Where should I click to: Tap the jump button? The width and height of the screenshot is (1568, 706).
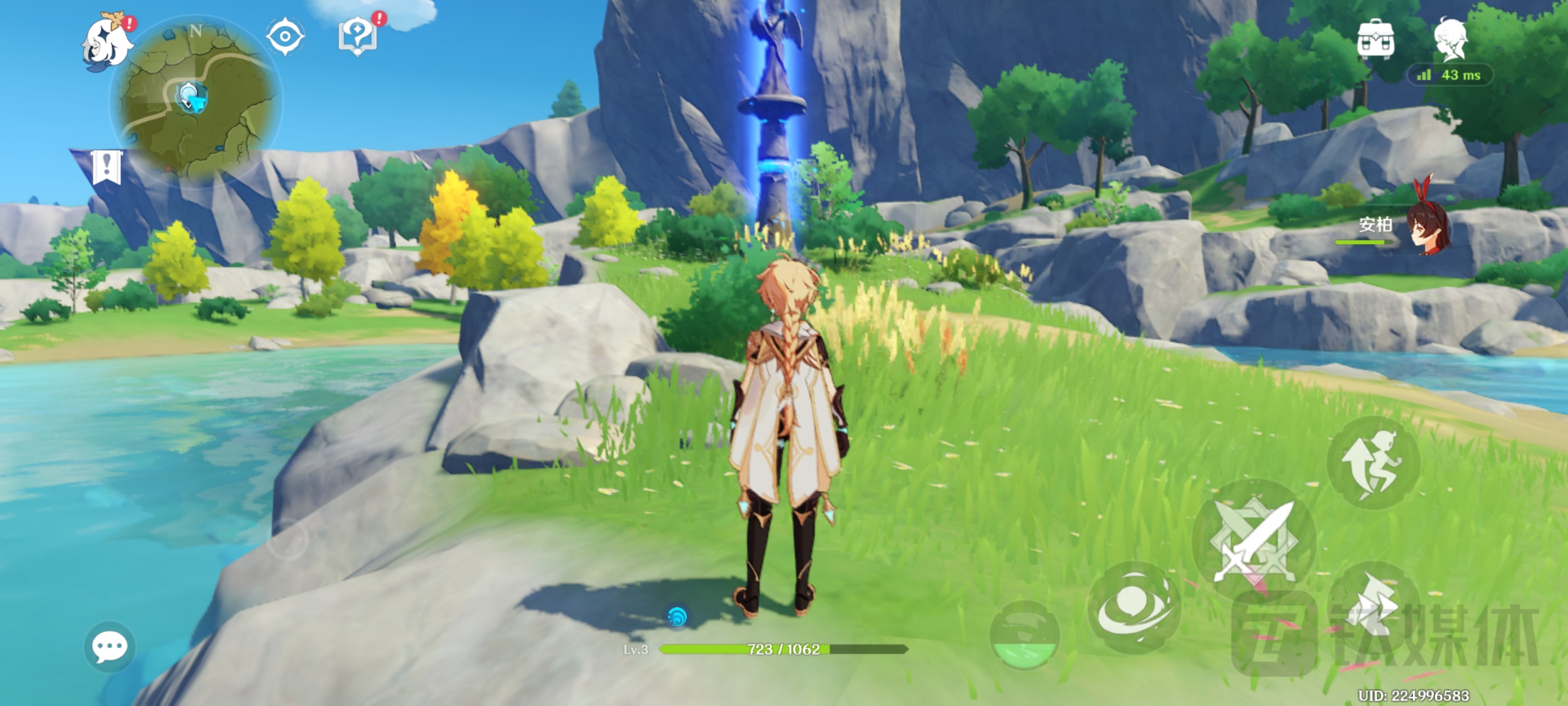pyautogui.click(x=1373, y=463)
